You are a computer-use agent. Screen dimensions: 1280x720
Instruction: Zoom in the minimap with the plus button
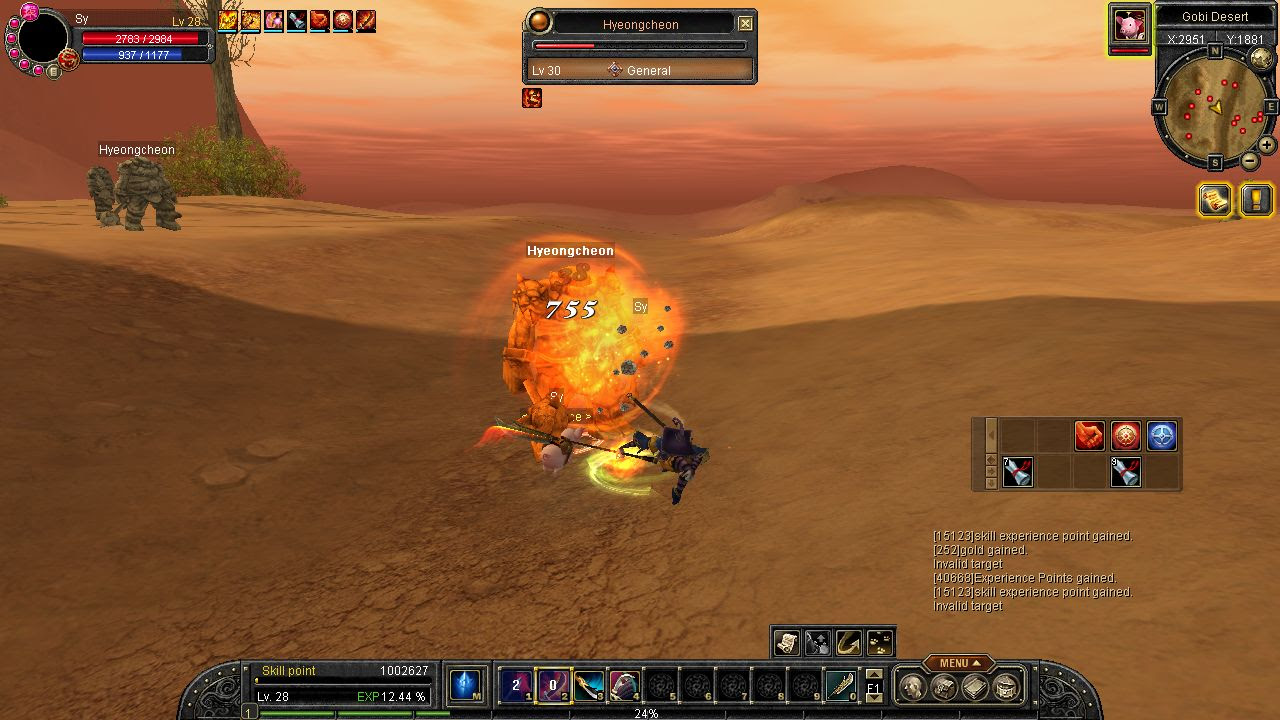1266,144
